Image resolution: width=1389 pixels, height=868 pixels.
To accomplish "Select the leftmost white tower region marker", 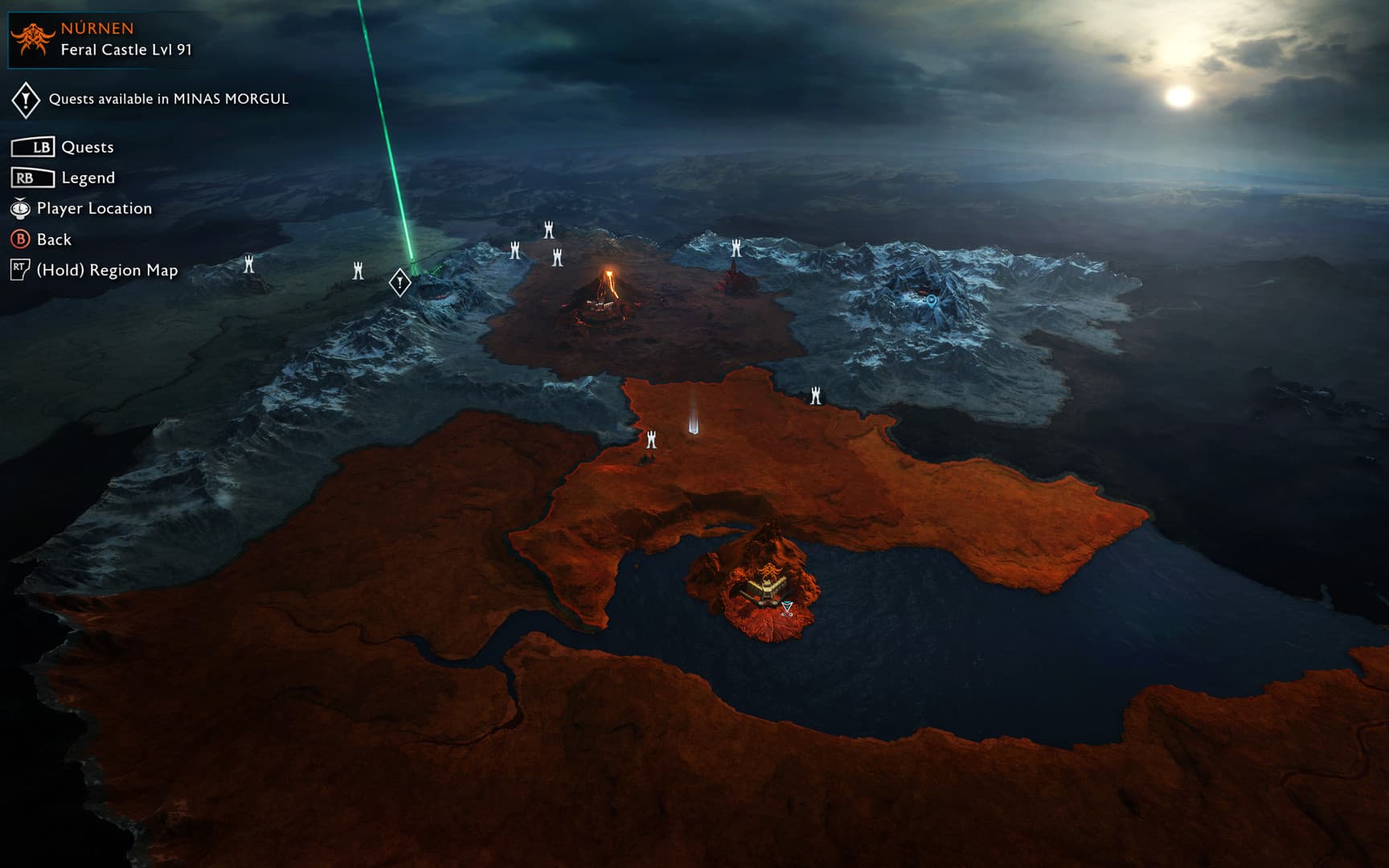I will (250, 264).
